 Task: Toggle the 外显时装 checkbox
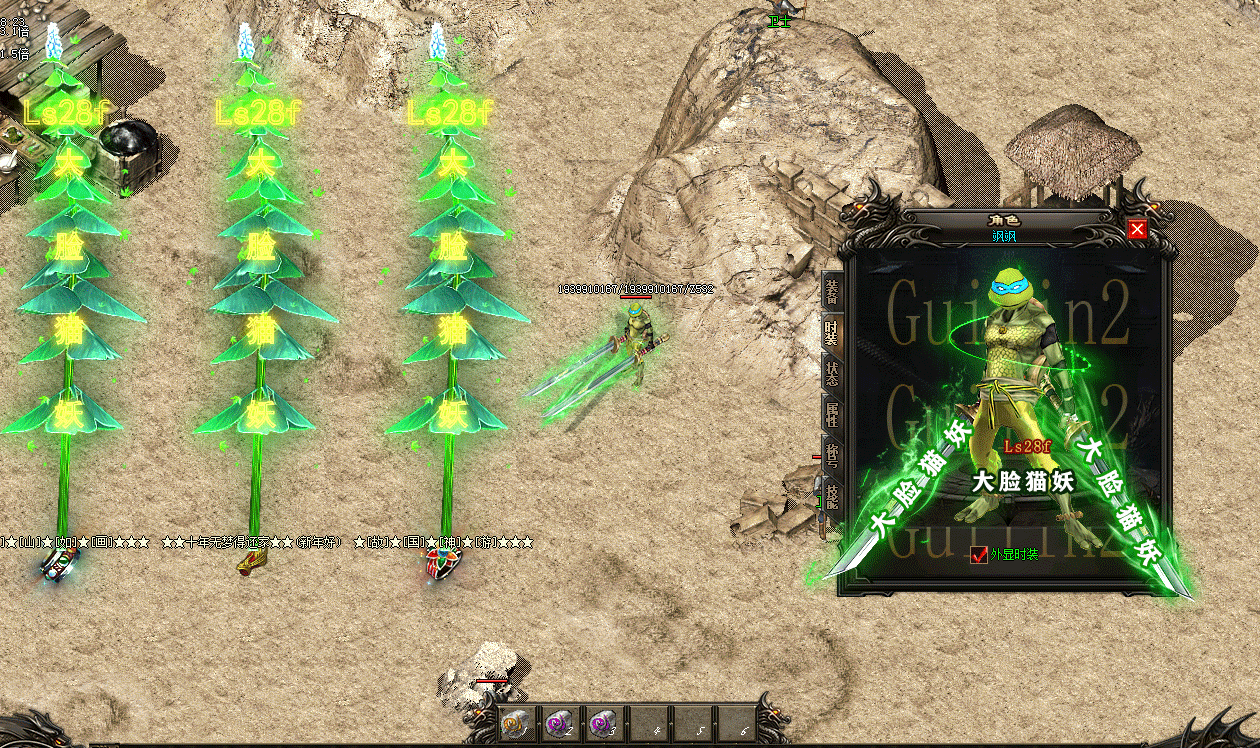(979, 555)
